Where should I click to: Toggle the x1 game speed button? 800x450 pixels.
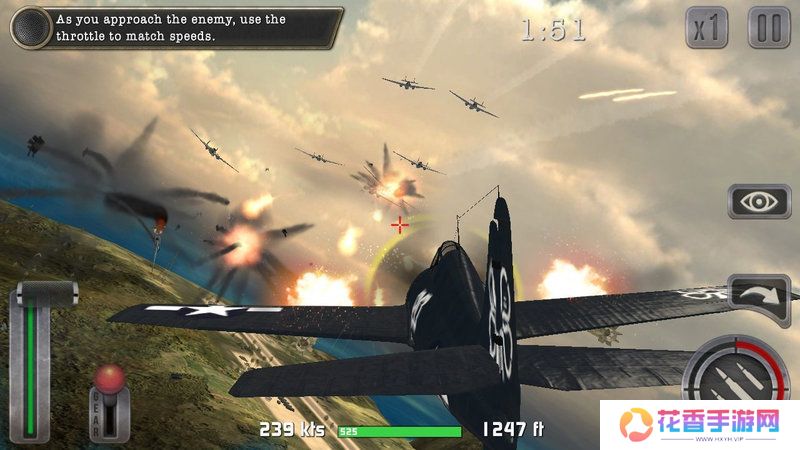point(707,28)
